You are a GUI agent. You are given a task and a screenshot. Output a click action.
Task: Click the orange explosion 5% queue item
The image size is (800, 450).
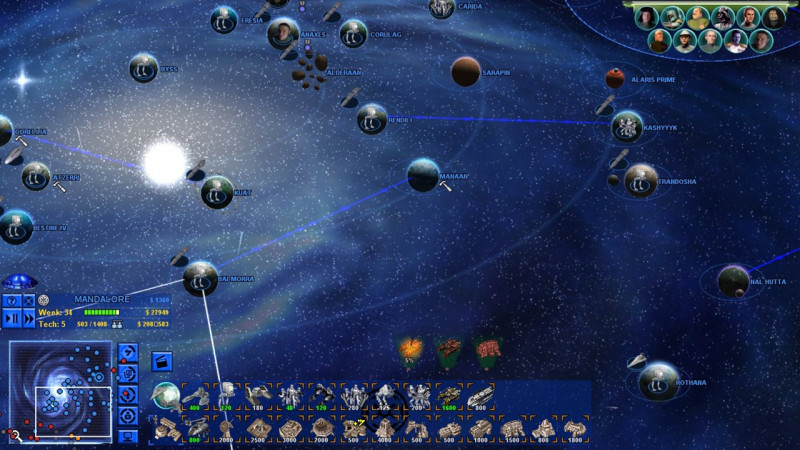(410, 350)
